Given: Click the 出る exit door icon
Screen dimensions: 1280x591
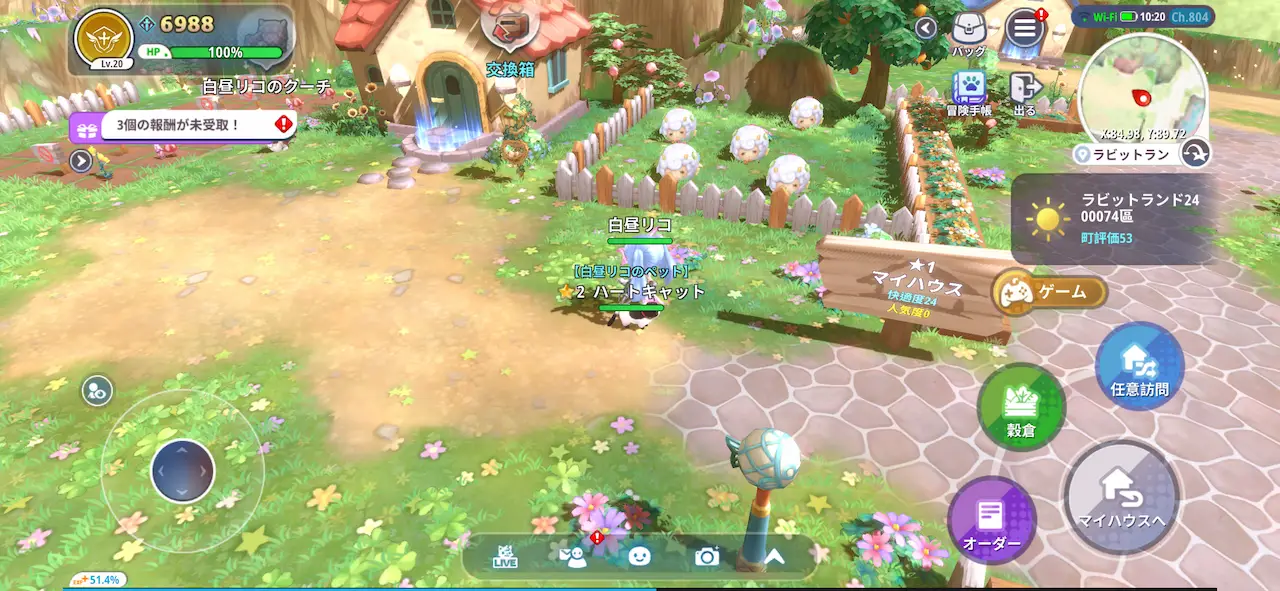Looking at the screenshot, I should (x=1024, y=91).
